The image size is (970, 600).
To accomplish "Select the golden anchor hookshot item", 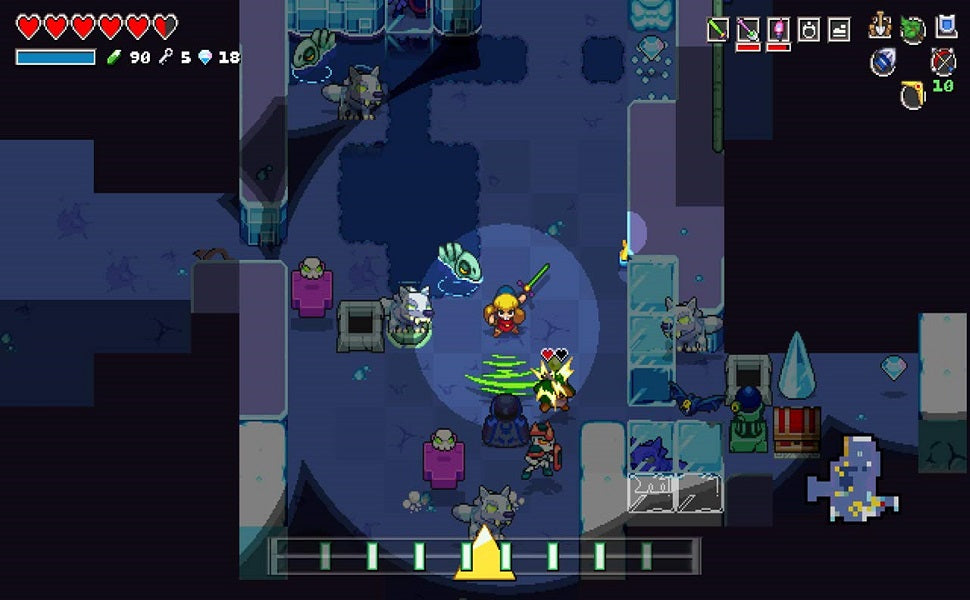I will point(881,27).
